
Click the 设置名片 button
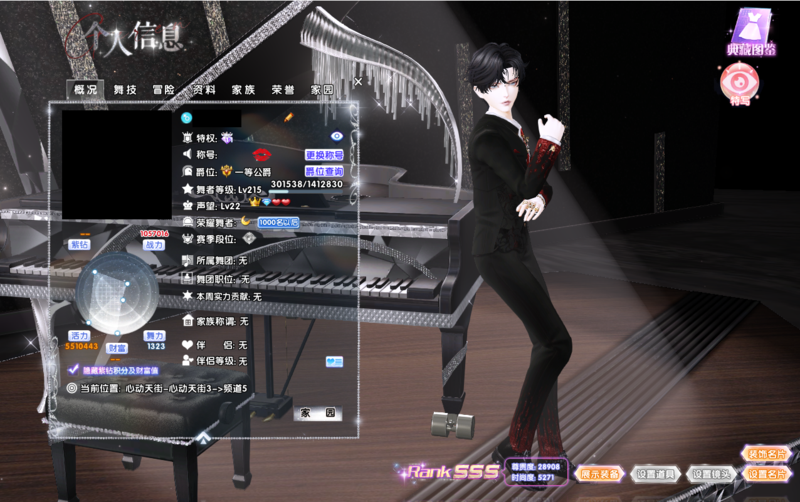click(766, 473)
